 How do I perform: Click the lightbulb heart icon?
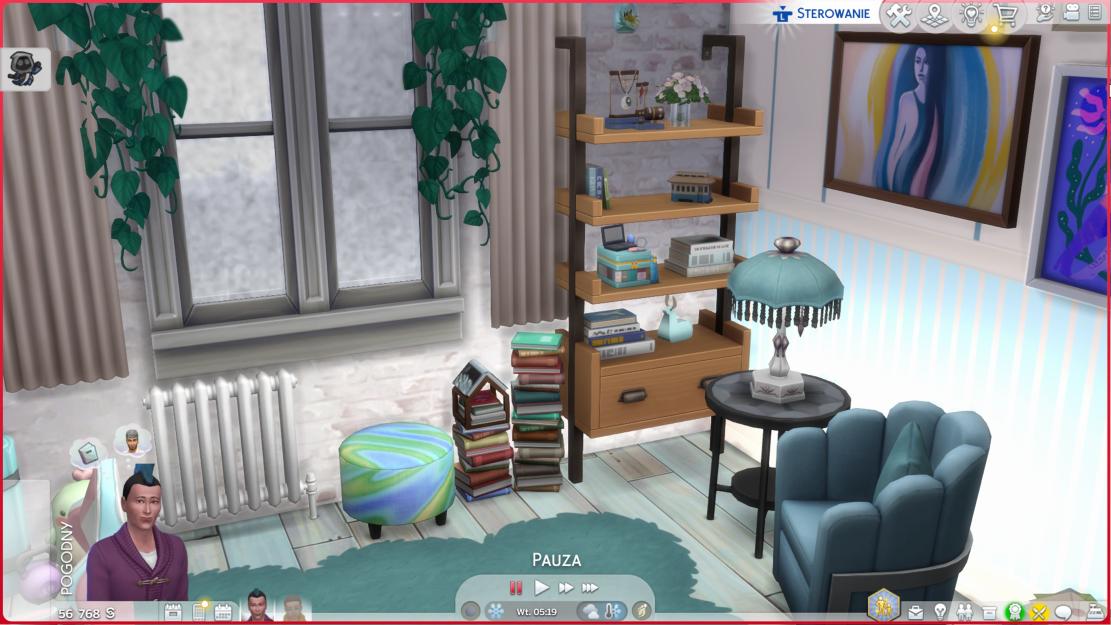pyautogui.click(x=971, y=16)
